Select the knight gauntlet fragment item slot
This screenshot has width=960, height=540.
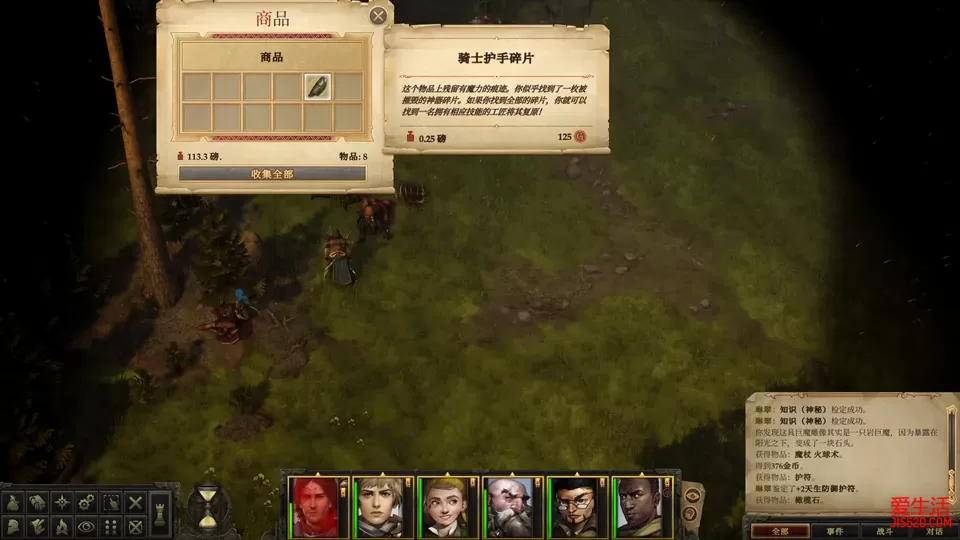319,87
